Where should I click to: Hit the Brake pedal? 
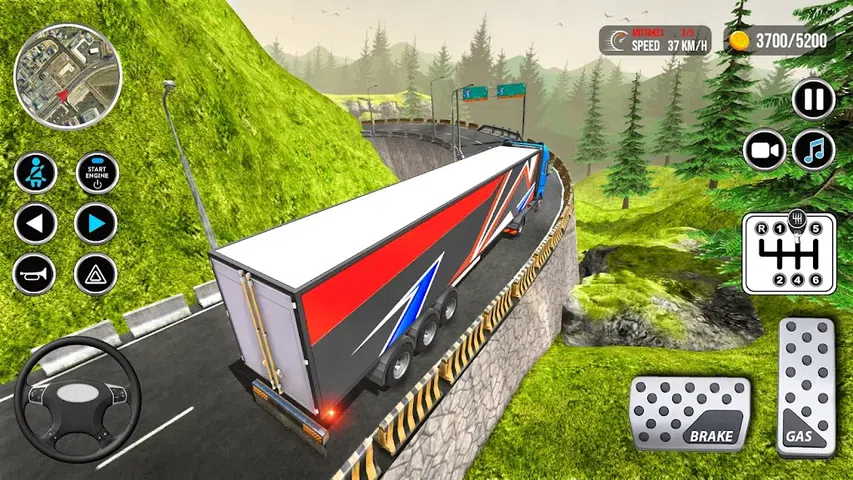[x=691, y=414]
